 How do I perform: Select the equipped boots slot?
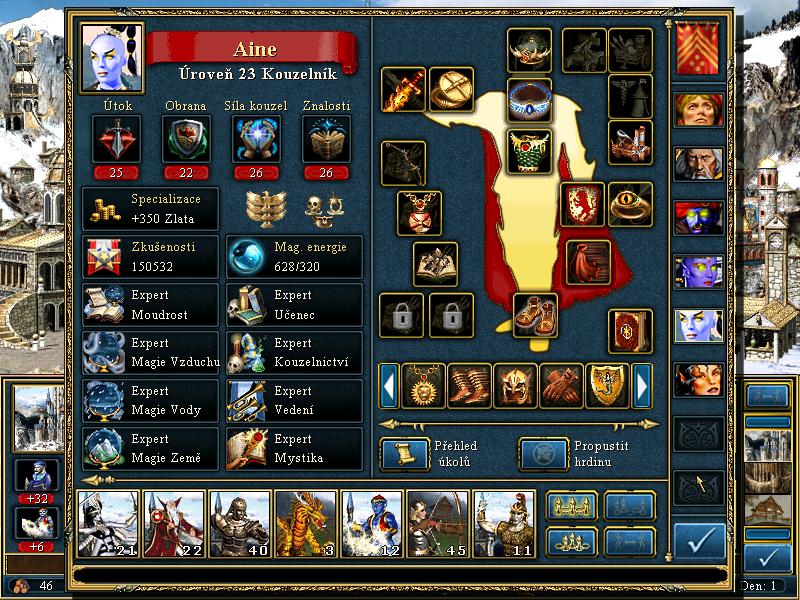536,315
